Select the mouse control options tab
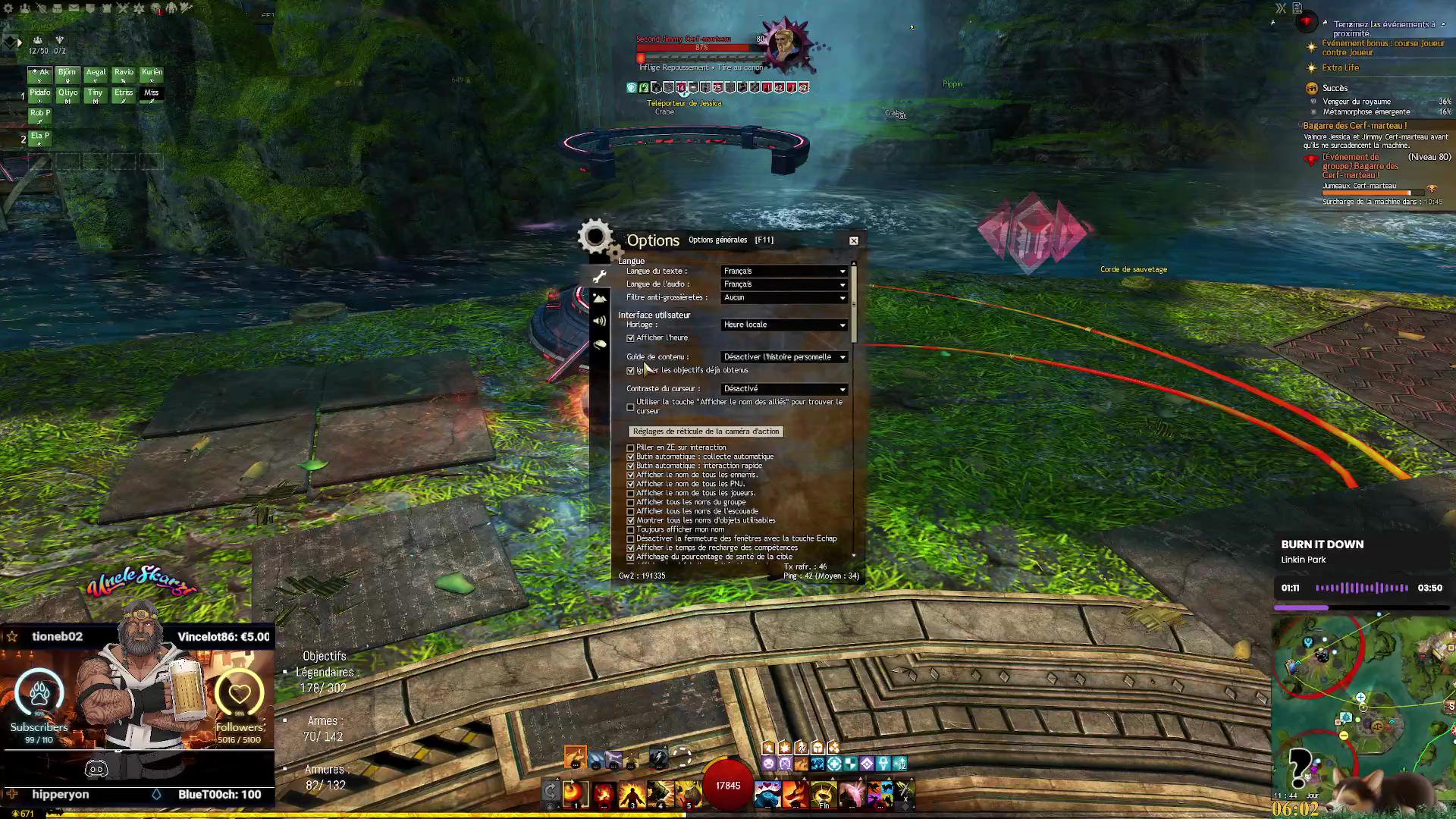 point(600,344)
